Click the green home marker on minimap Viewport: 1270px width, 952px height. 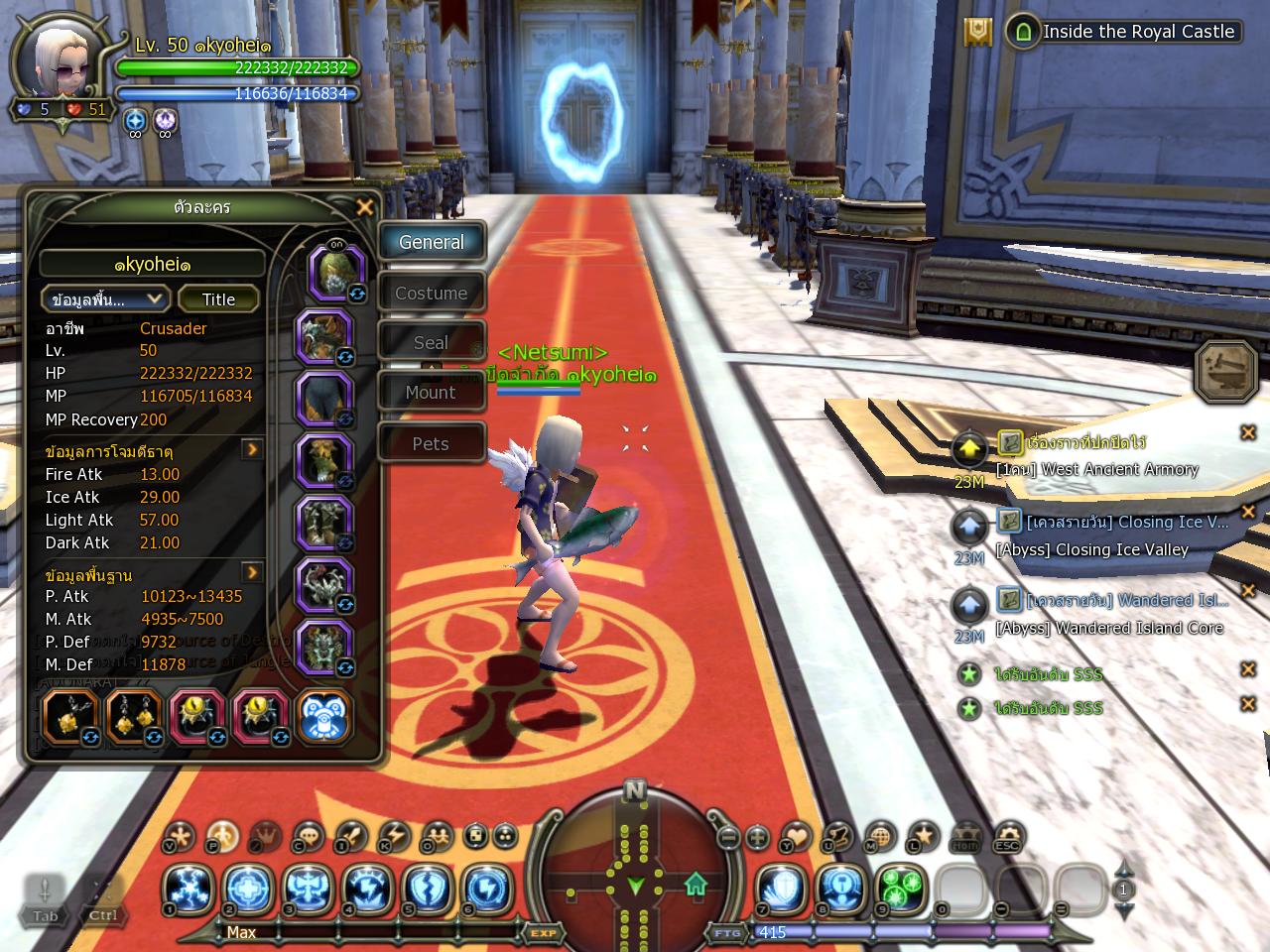tap(696, 882)
